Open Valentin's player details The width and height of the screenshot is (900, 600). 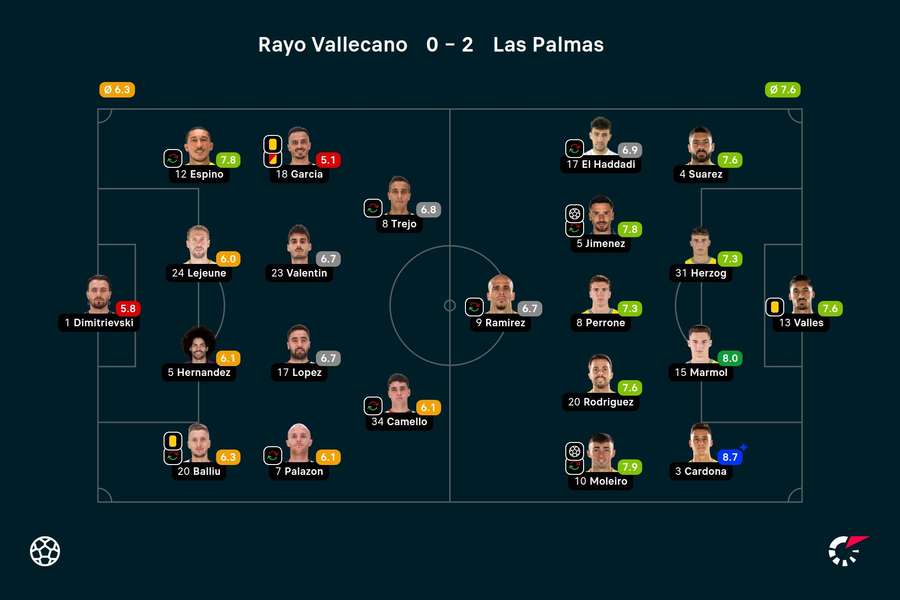[299, 245]
